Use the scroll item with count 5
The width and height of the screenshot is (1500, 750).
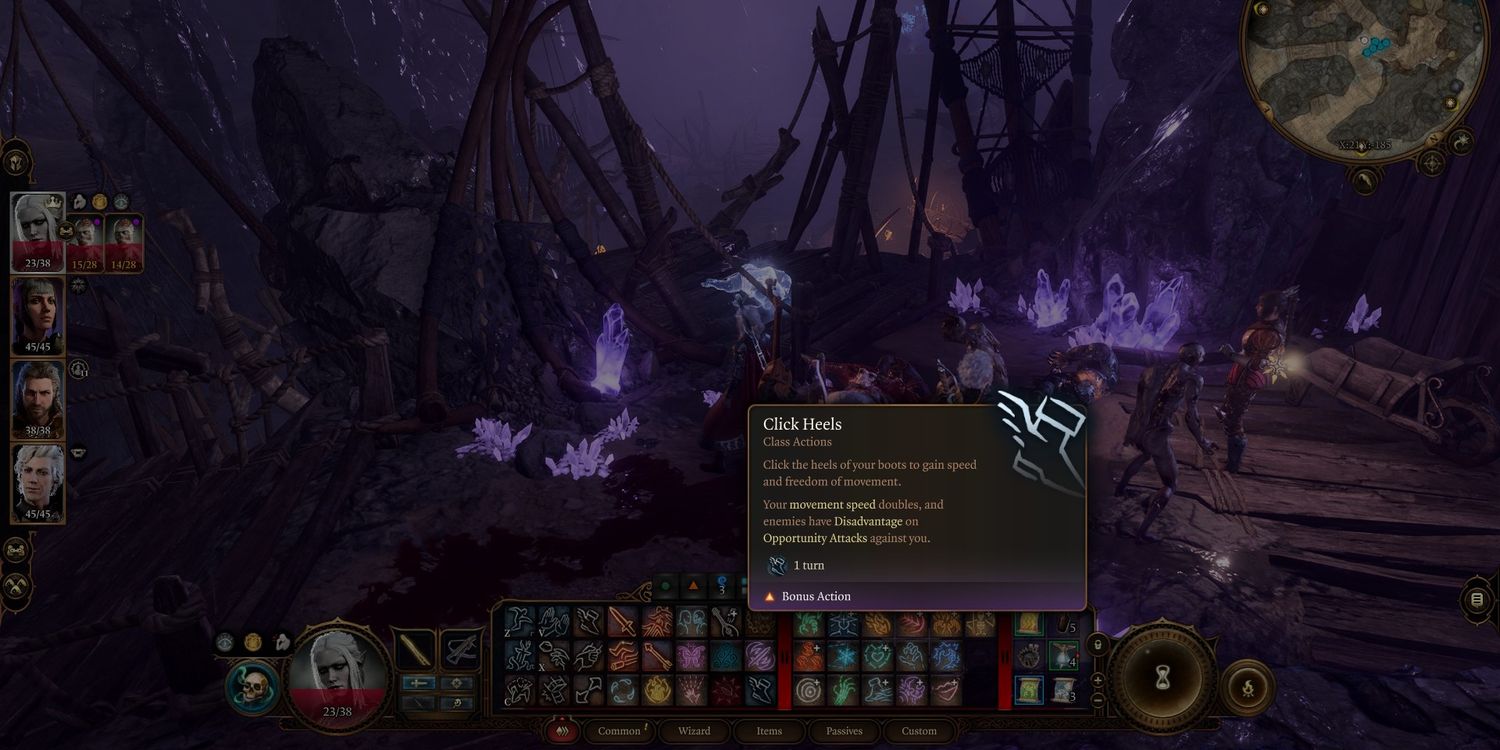[1064, 625]
